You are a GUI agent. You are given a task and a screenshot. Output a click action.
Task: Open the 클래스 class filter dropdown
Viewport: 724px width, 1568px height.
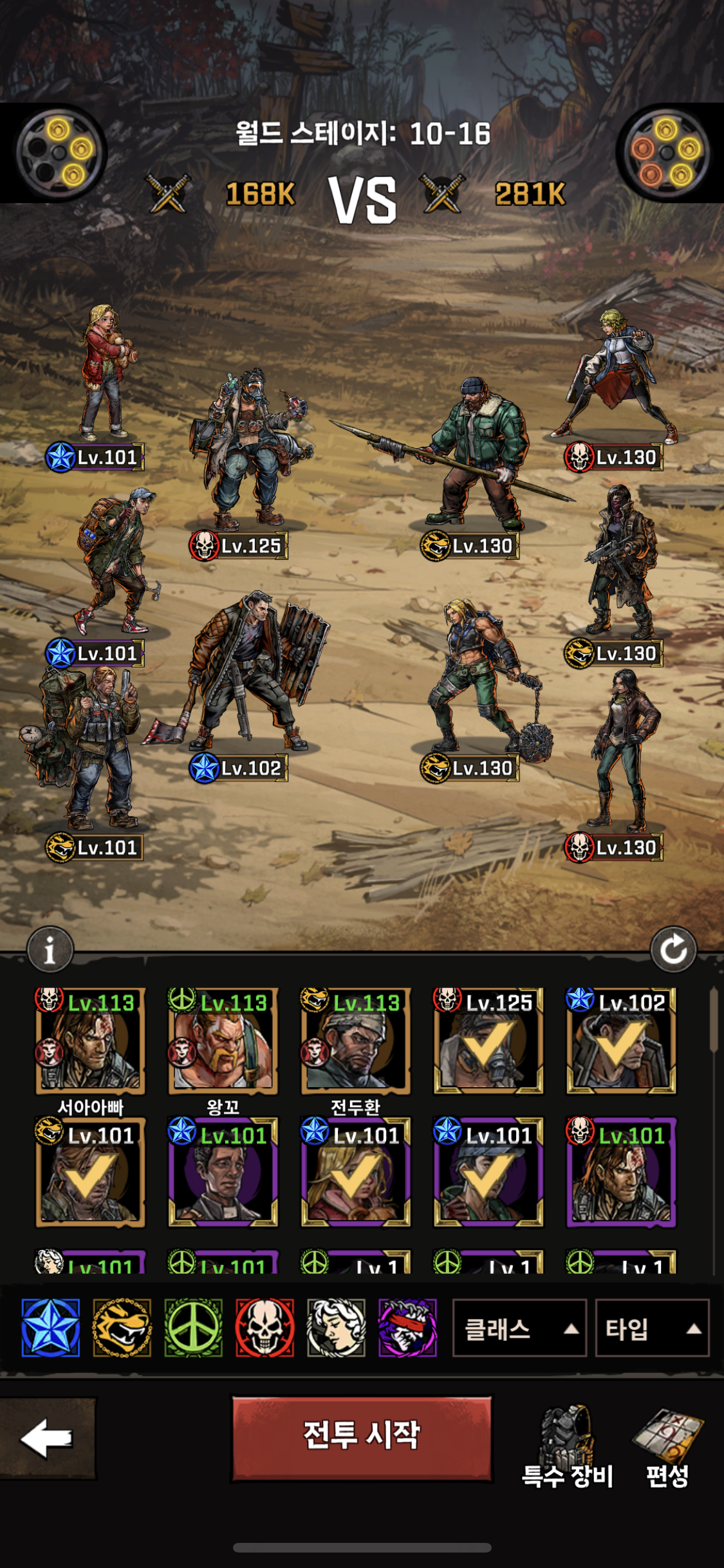pos(519,1328)
